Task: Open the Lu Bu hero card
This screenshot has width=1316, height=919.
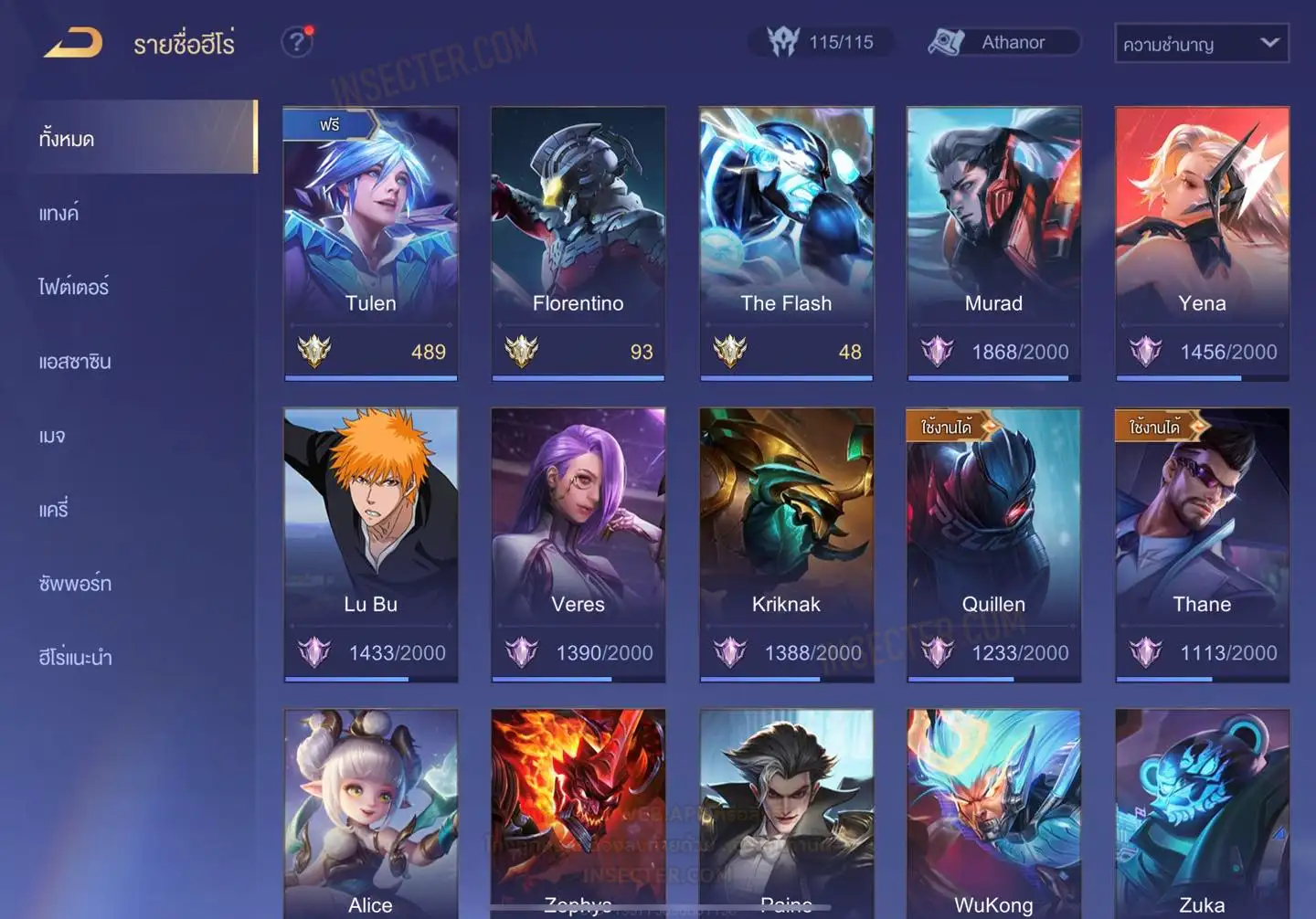Action: (x=370, y=544)
